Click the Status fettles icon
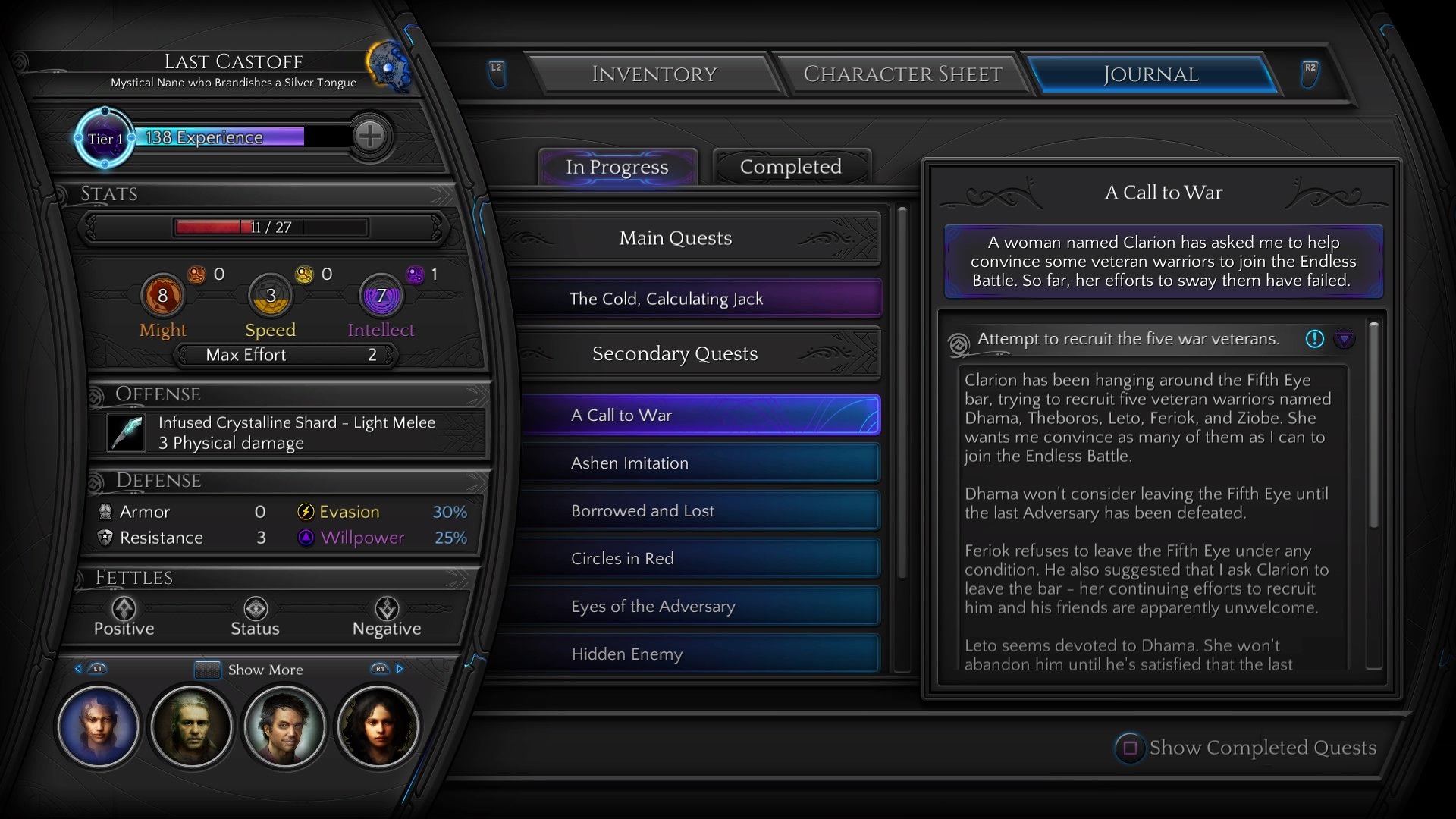 [256, 609]
